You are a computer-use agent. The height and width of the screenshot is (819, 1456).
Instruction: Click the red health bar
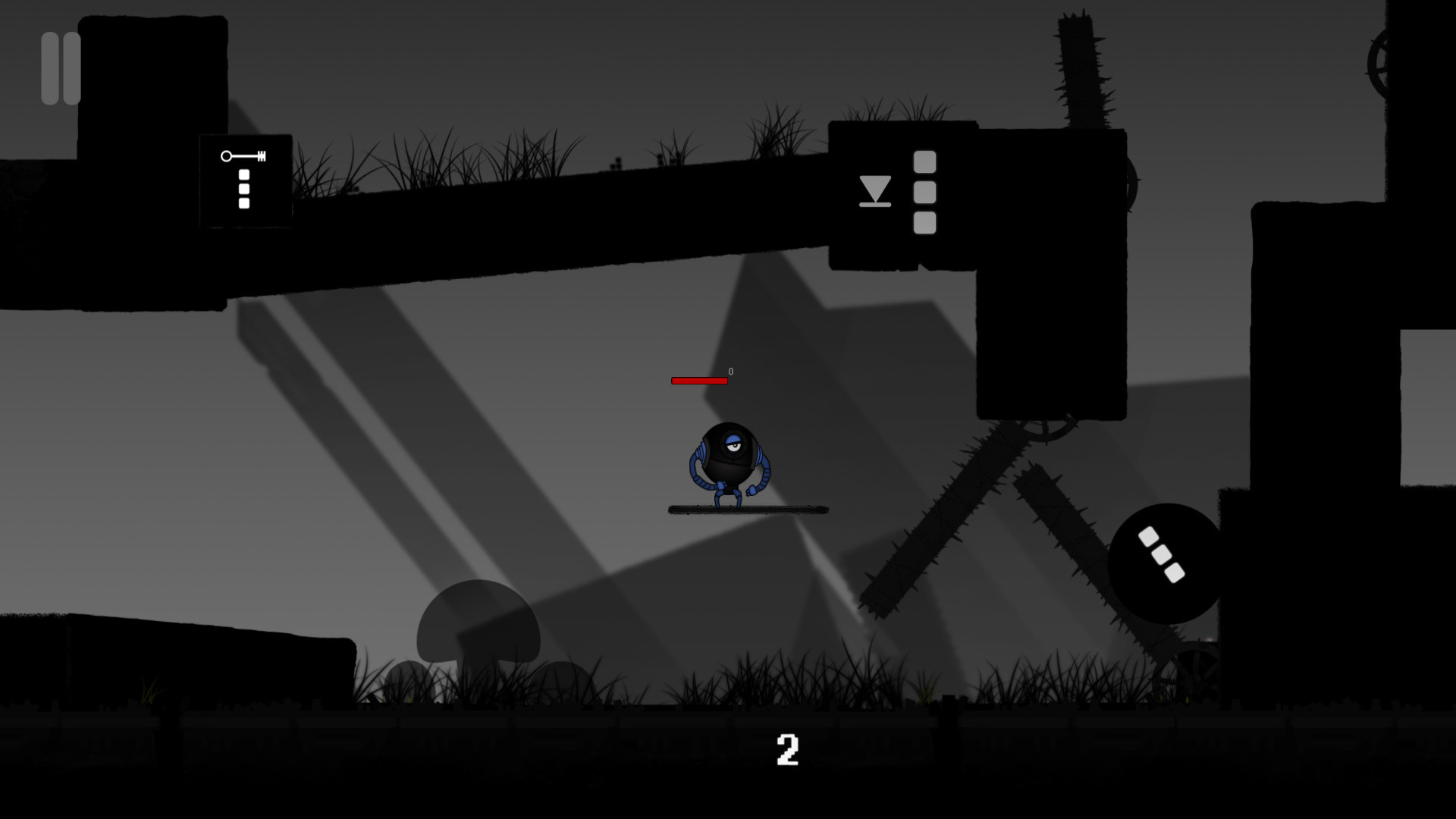698,379
